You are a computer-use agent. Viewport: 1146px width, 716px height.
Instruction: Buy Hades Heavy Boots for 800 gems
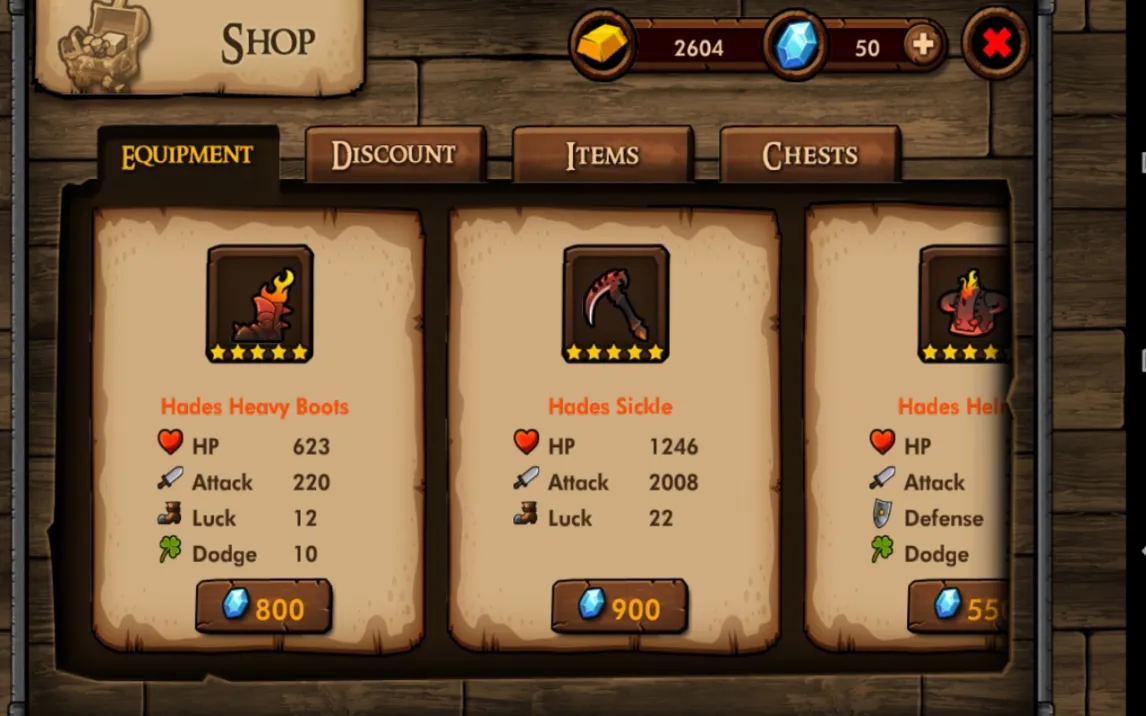(263, 607)
